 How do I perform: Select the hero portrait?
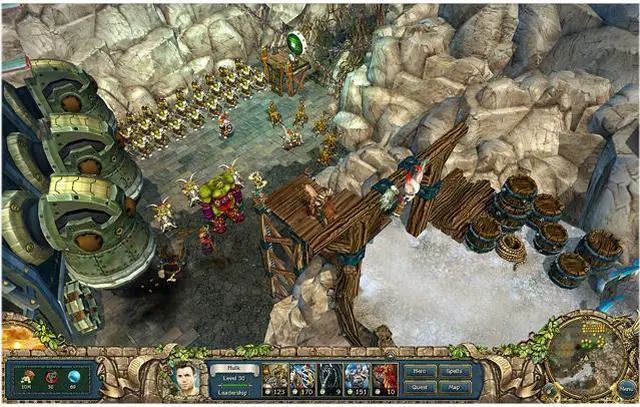click(x=185, y=379)
